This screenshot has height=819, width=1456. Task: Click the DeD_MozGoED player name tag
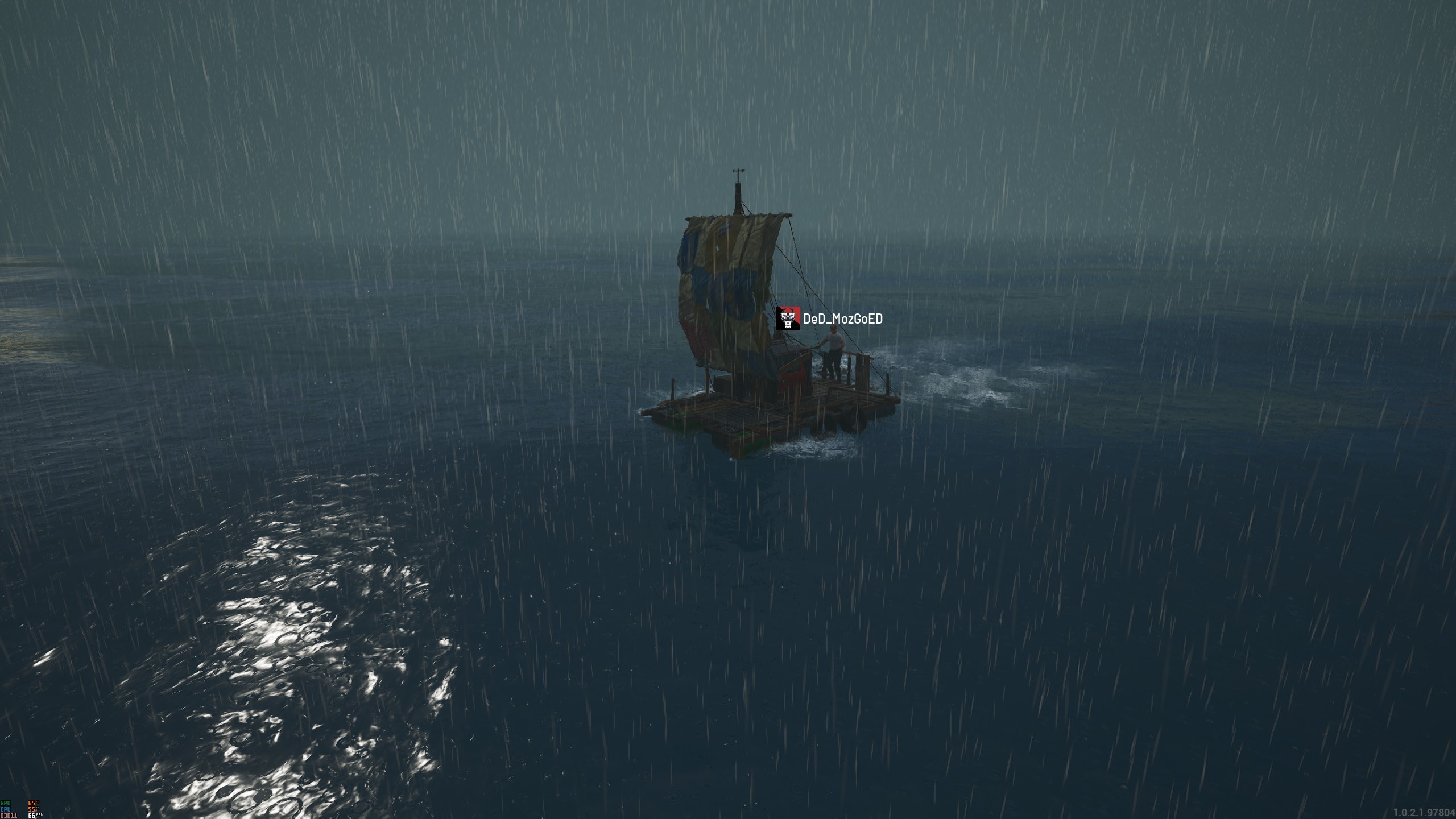tap(842, 319)
